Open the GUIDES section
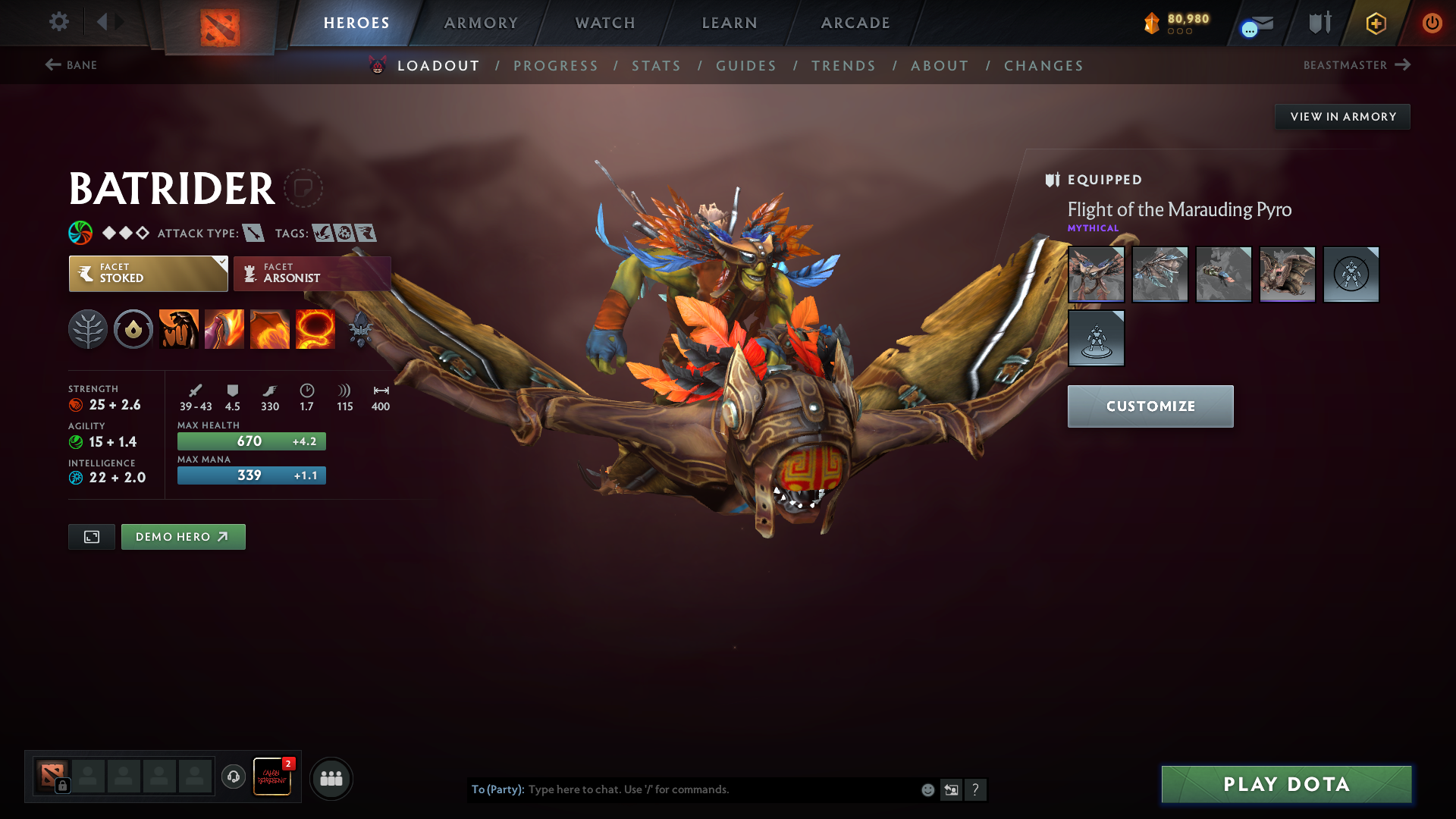Viewport: 1456px width, 819px height. point(746,66)
